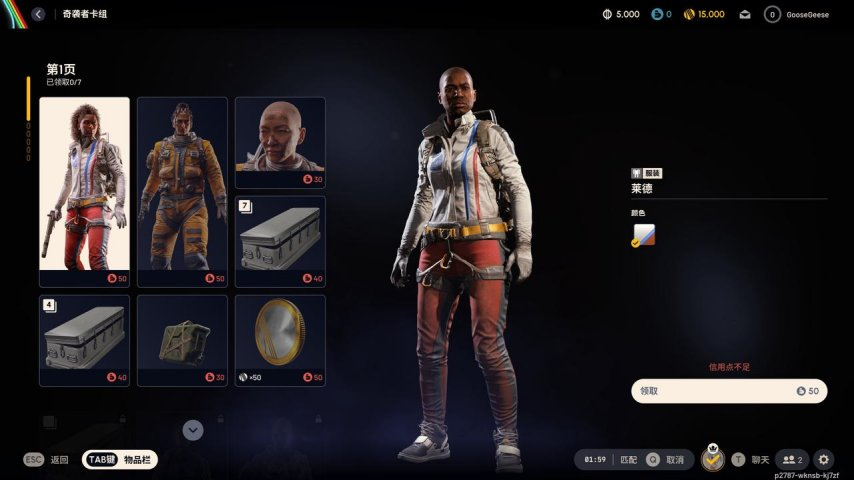Open the mail envelope icon
Screen dimensions: 854x480
745,14
